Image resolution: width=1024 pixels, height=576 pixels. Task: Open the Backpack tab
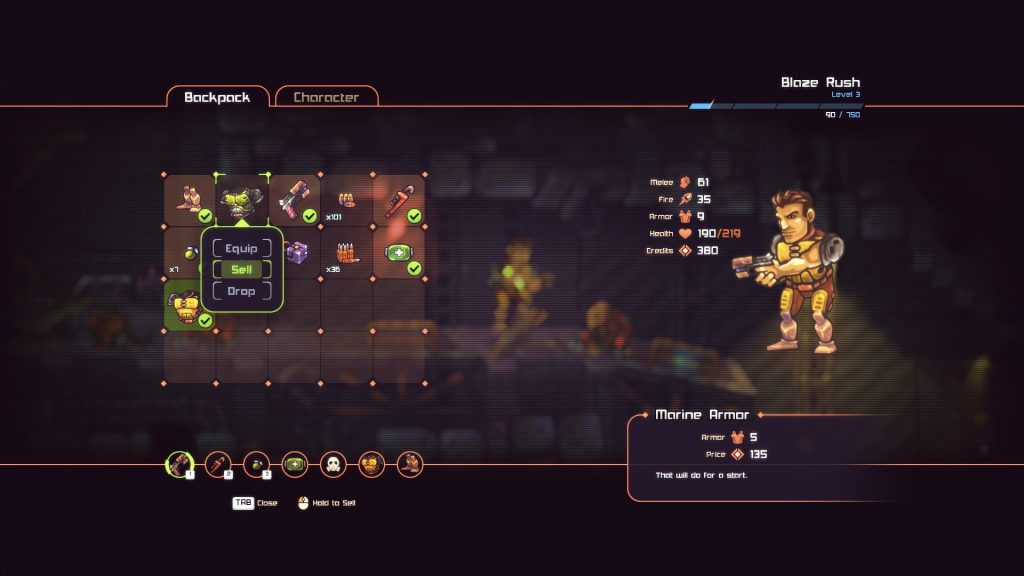click(x=217, y=97)
